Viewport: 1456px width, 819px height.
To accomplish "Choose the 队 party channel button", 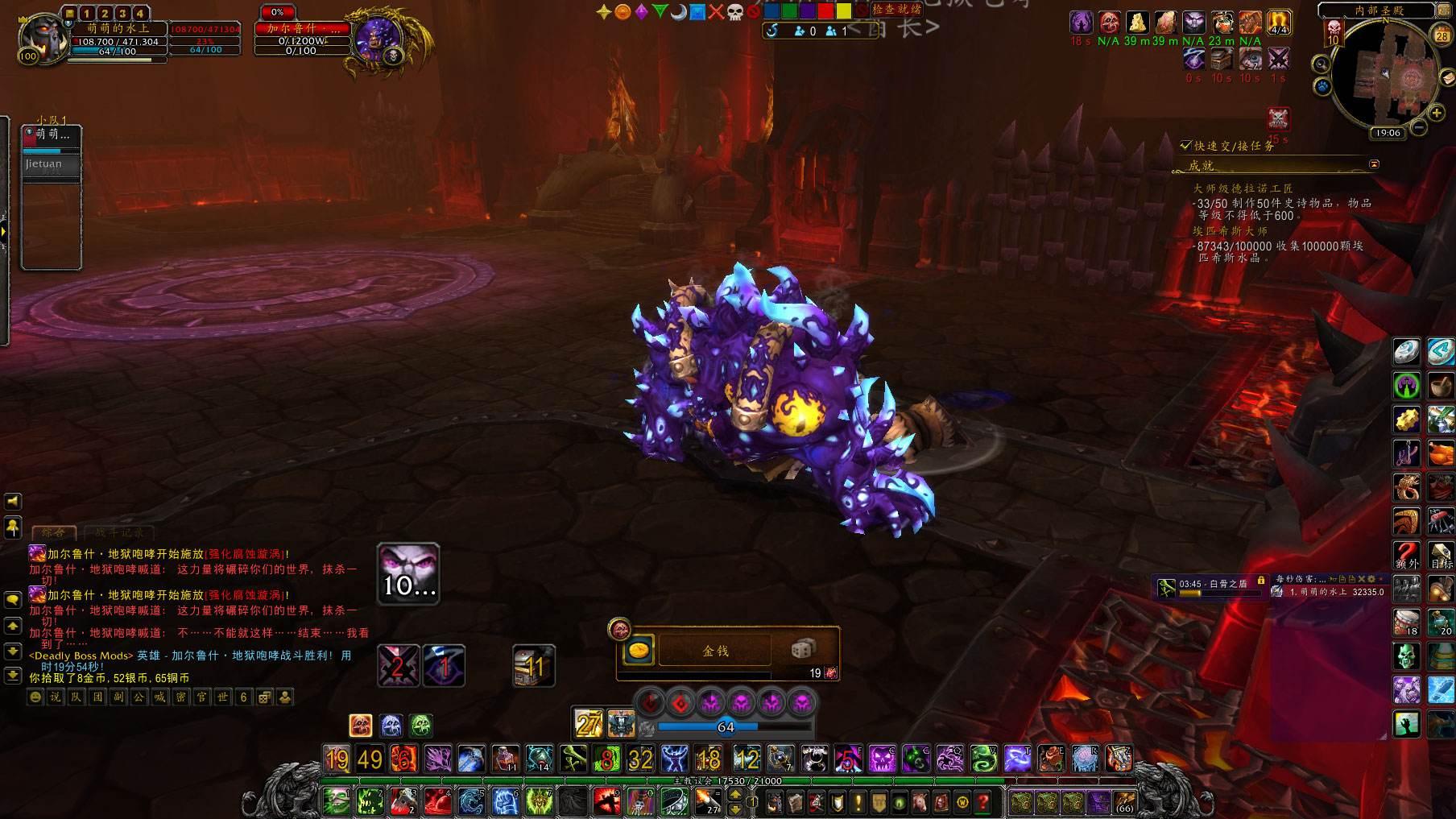I will click(77, 697).
